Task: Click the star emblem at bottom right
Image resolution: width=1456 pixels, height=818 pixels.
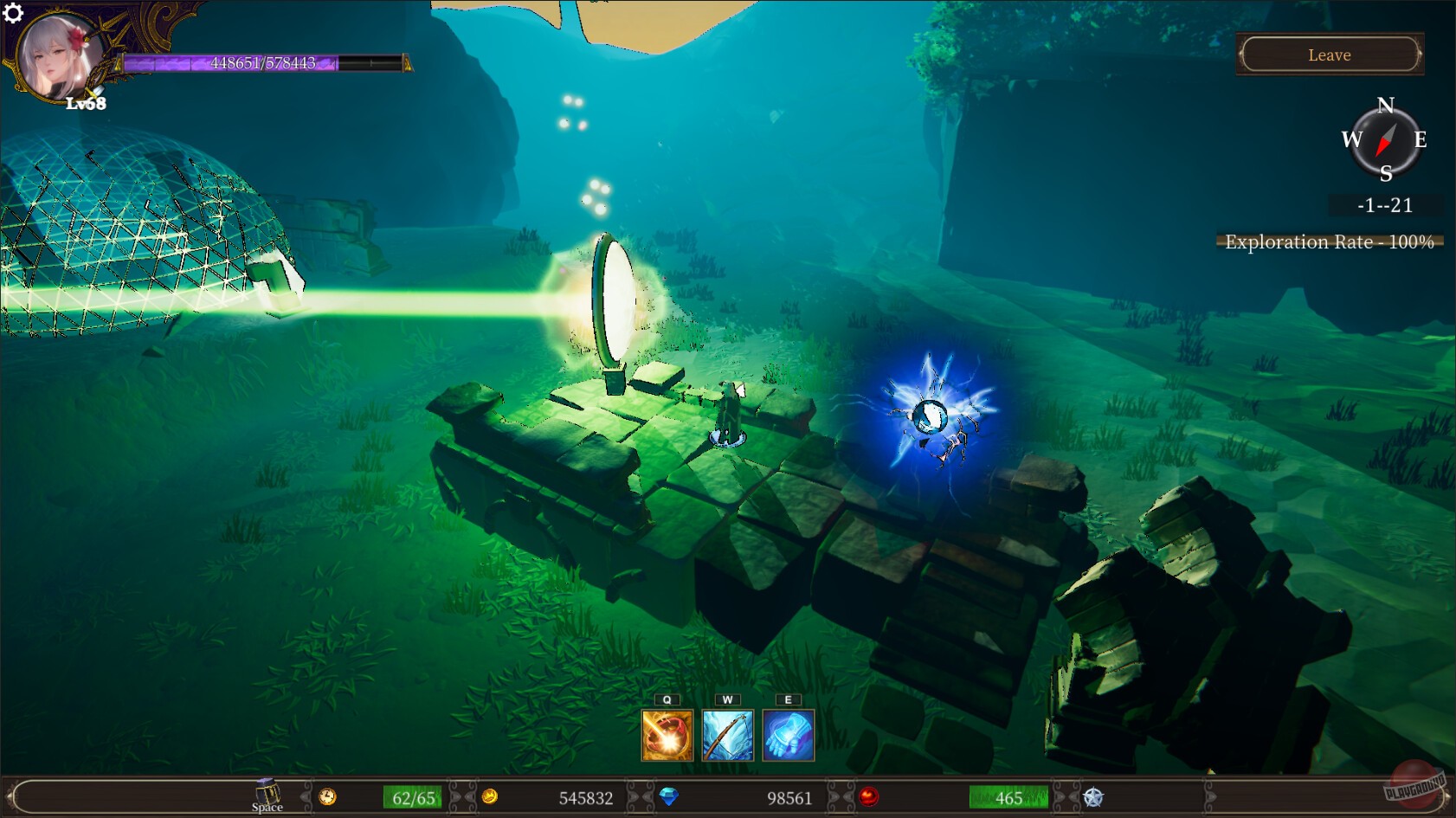Action: click(x=1093, y=798)
